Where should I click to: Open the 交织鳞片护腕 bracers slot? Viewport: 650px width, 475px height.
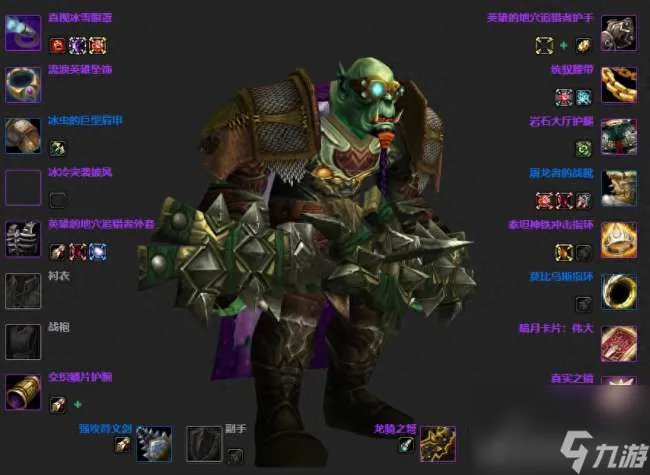[x=22, y=392]
